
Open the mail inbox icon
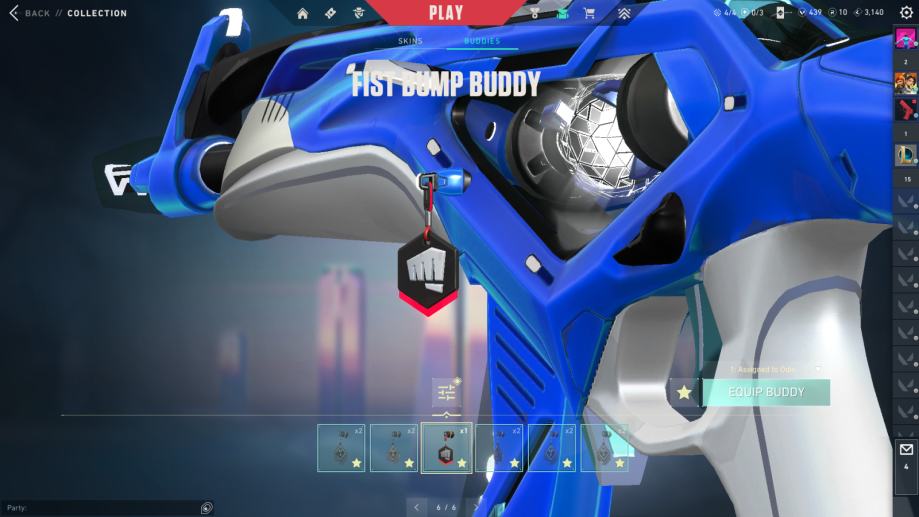pyautogui.click(x=906, y=450)
